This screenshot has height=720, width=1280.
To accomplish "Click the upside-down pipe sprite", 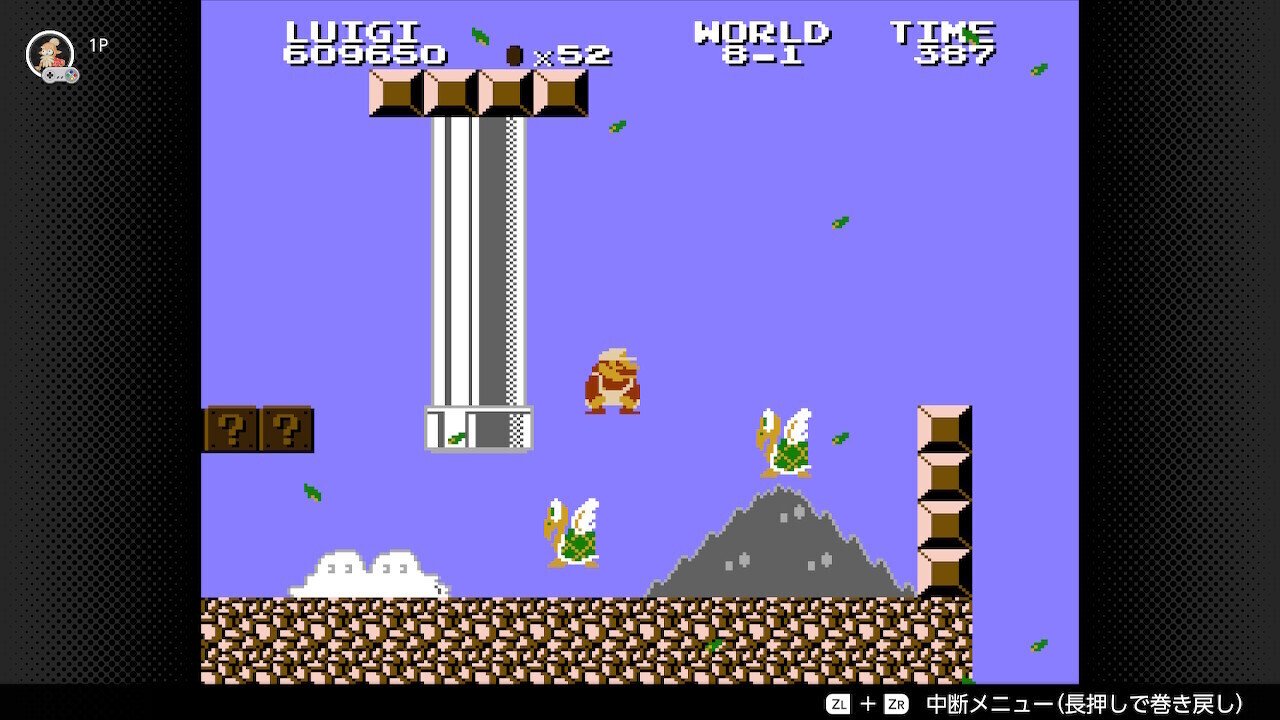I will (x=475, y=280).
